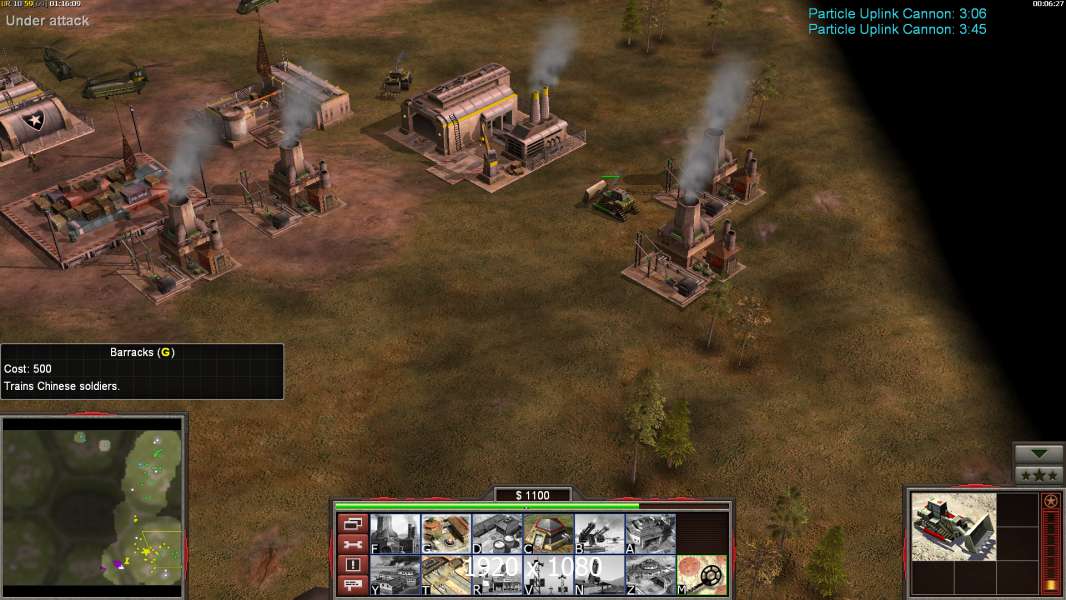Build a Nuclear Reactor from the build bar
1066x600 pixels.
[x=394, y=533]
